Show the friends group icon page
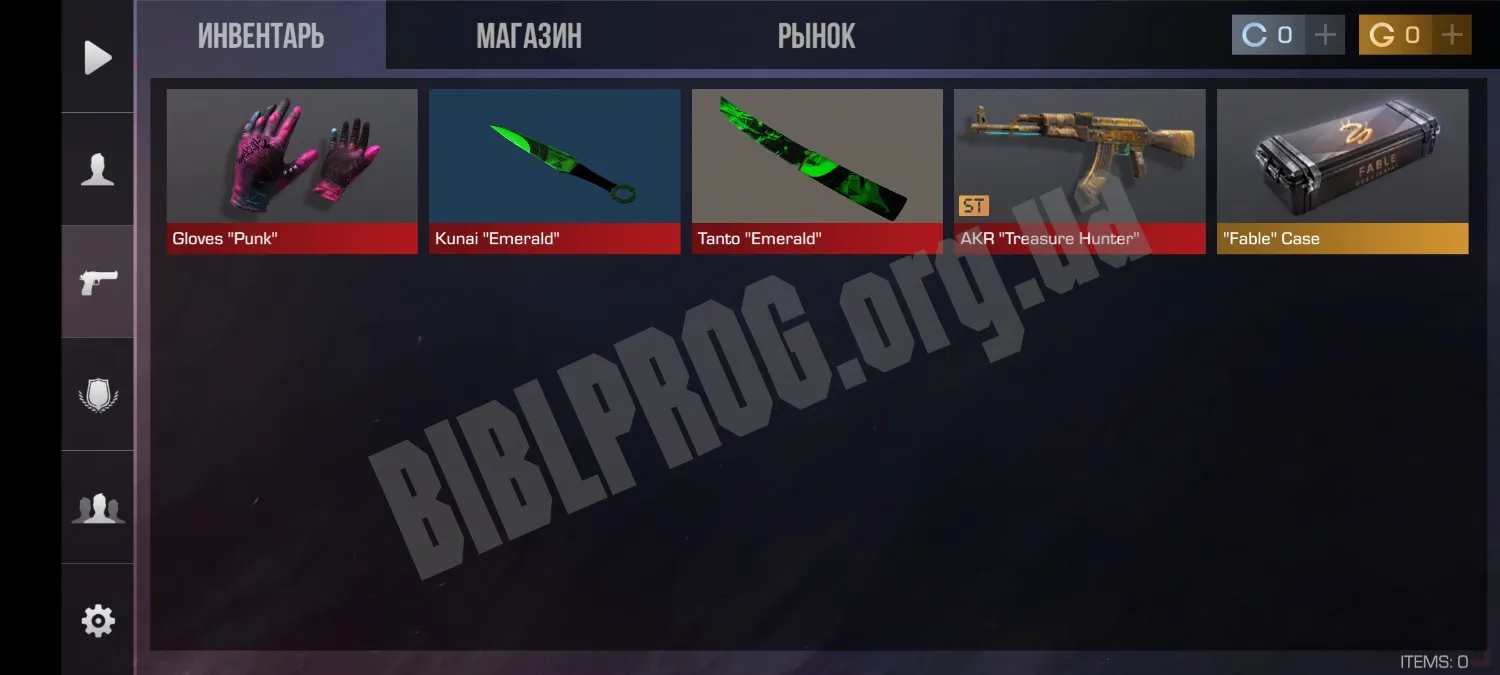The image size is (1500, 675). (x=98, y=508)
